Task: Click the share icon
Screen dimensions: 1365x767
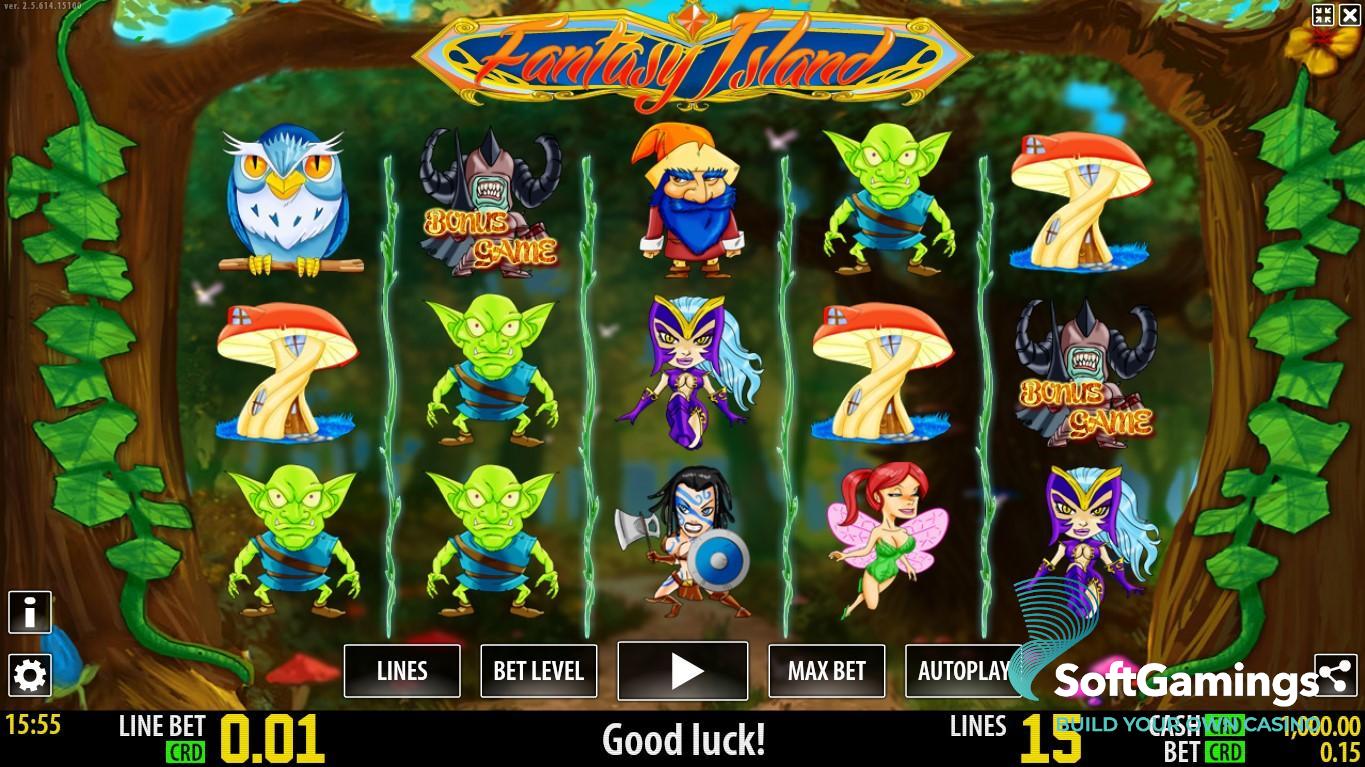Action: click(1335, 677)
